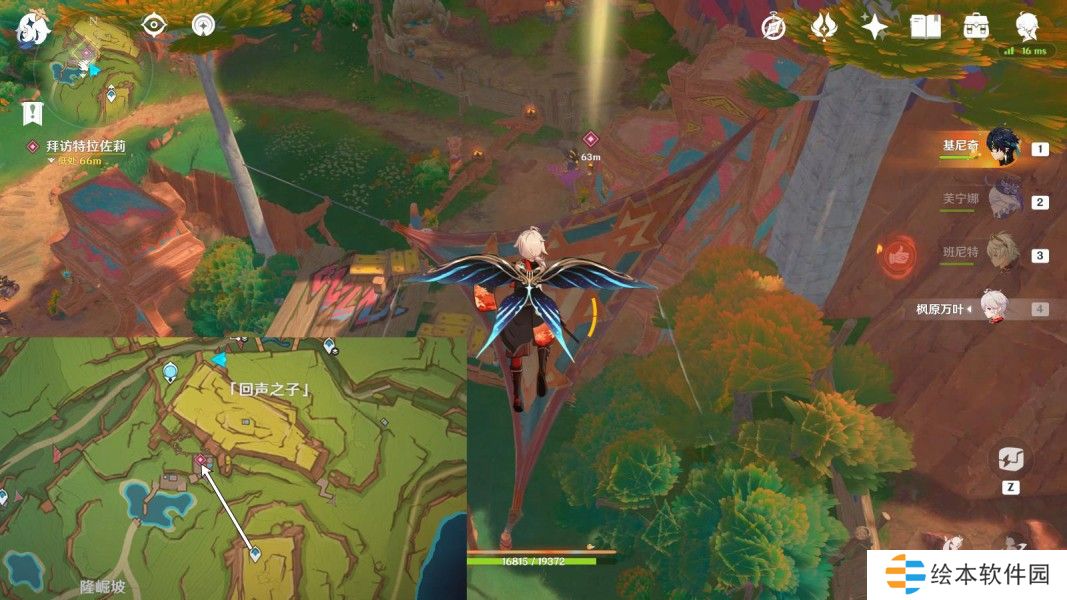Screen dimensions: 1067x600
Task: Open the adventurer handbook book icon
Action: click(925, 27)
